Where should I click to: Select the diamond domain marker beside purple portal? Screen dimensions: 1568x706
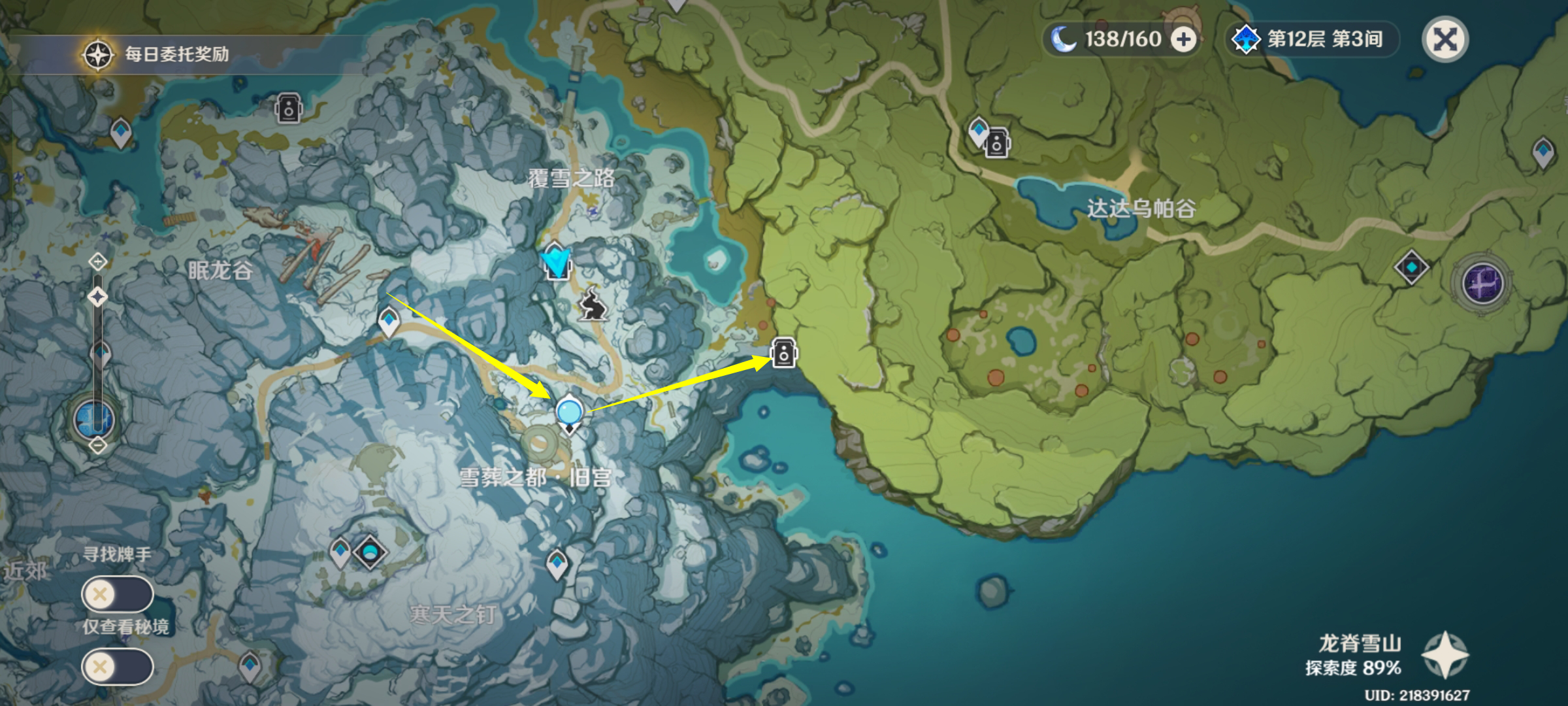pyautogui.click(x=1411, y=267)
